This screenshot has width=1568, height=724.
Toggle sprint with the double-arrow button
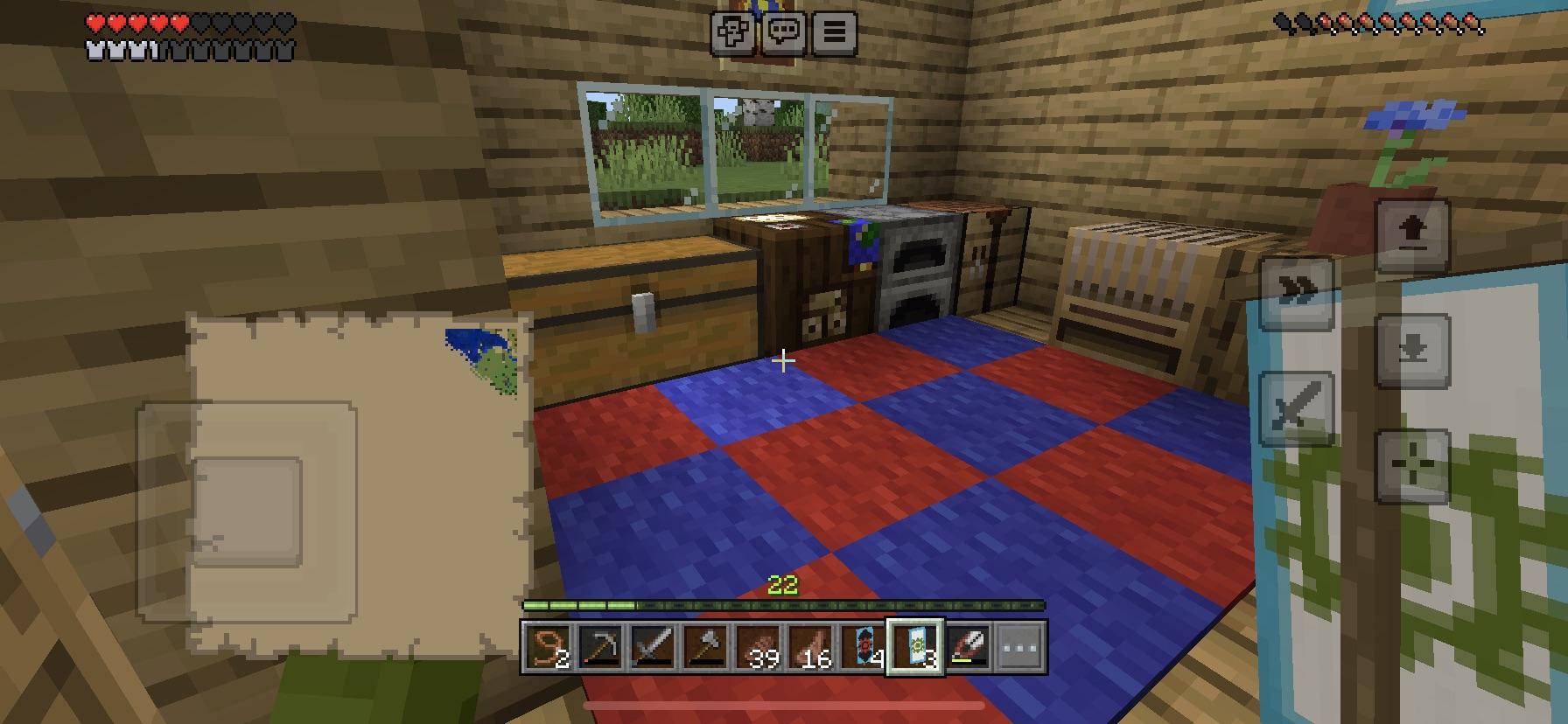[x=1298, y=293]
